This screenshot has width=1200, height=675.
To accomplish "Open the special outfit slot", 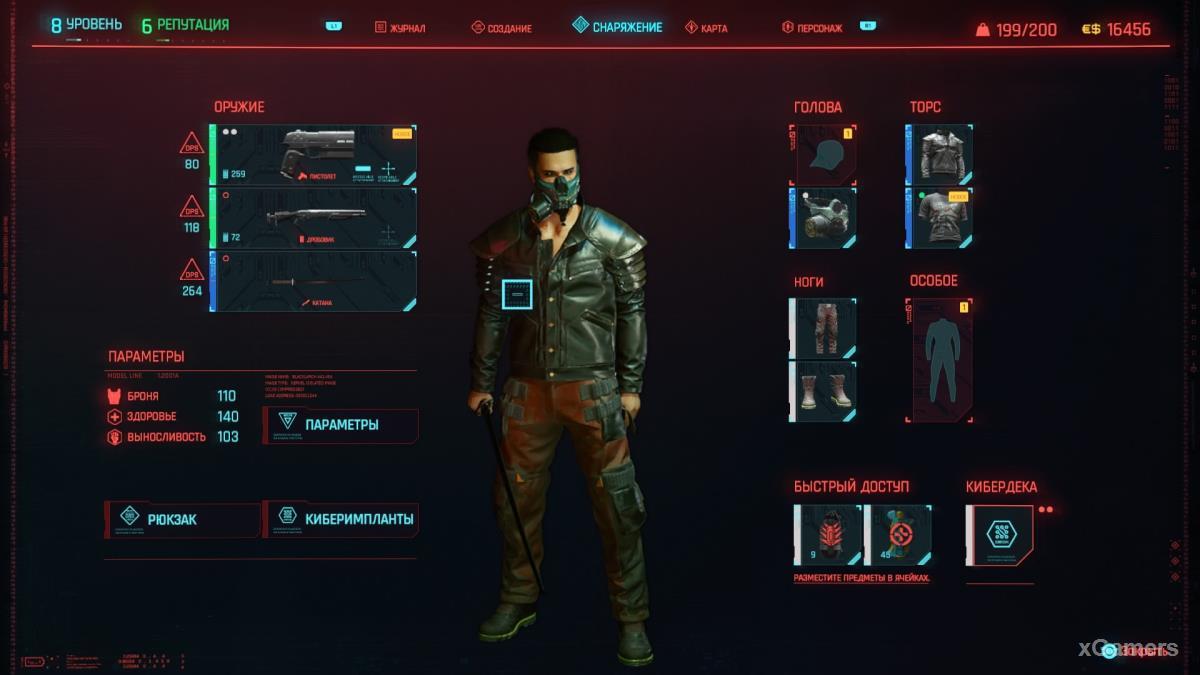I will click(x=939, y=359).
